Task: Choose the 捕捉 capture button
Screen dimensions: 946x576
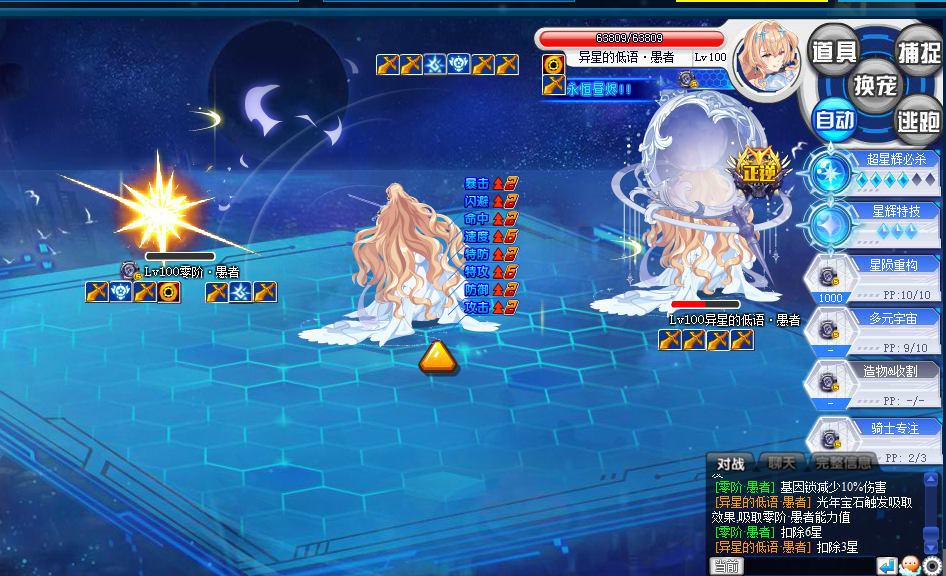Action: (917, 51)
